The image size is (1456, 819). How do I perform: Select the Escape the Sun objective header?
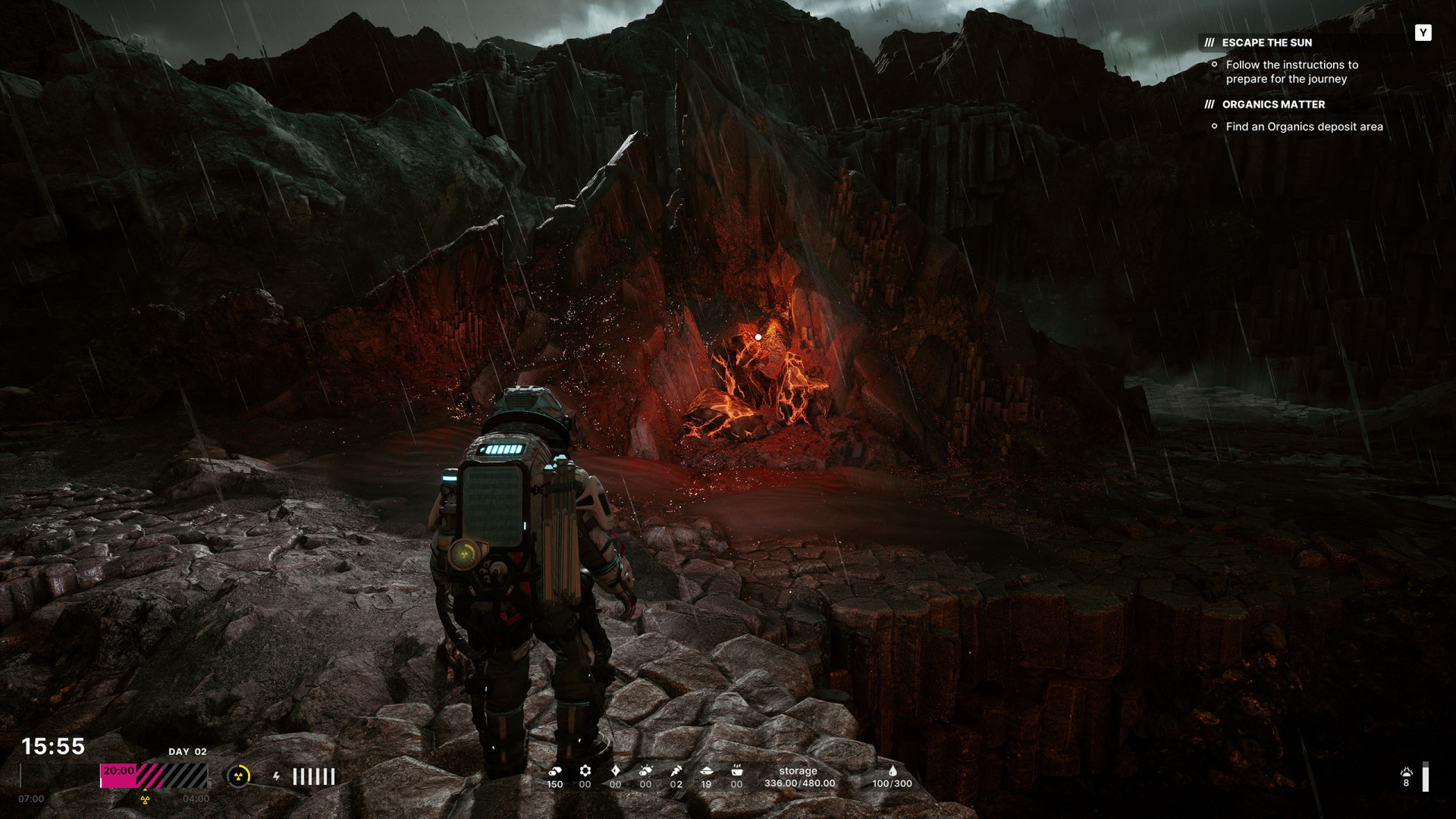(1266, 42)
